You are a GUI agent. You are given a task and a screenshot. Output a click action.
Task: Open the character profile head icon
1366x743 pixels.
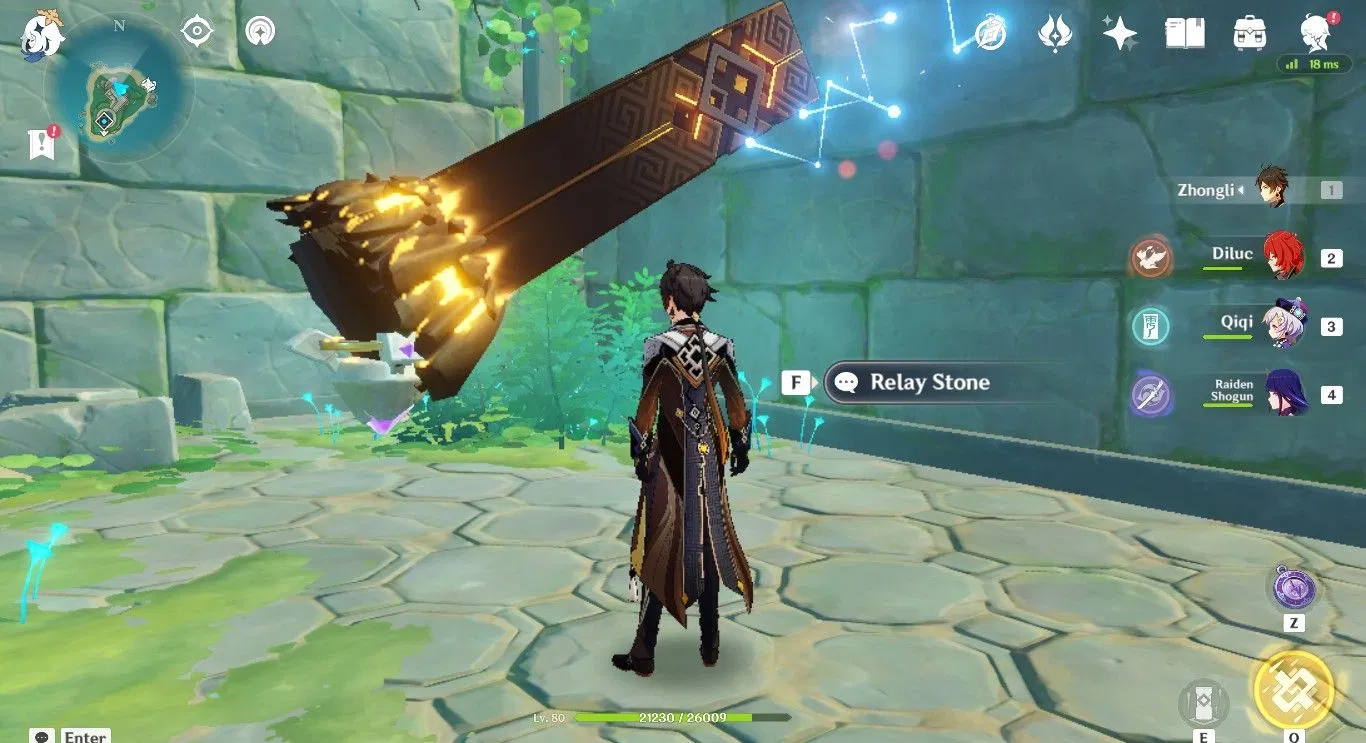(1315, 33)
